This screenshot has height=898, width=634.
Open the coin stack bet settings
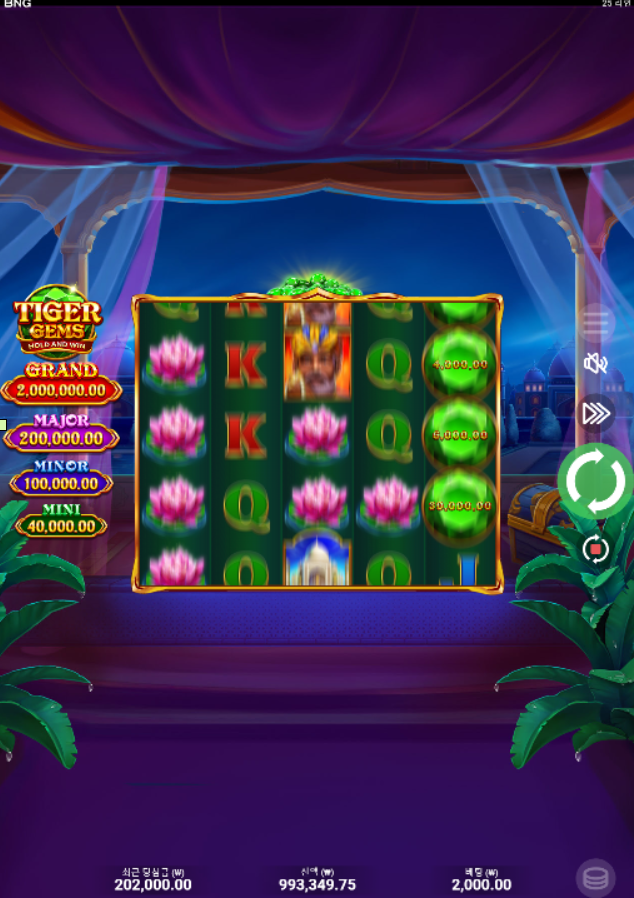coord(595,879)
